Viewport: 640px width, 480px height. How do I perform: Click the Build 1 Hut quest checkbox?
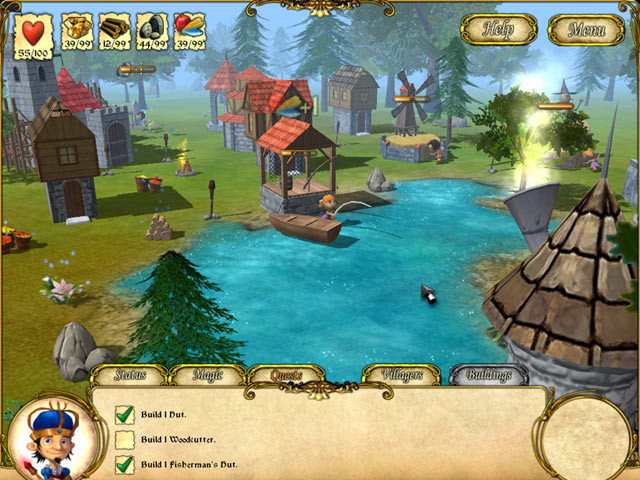[x=125, y=414]
